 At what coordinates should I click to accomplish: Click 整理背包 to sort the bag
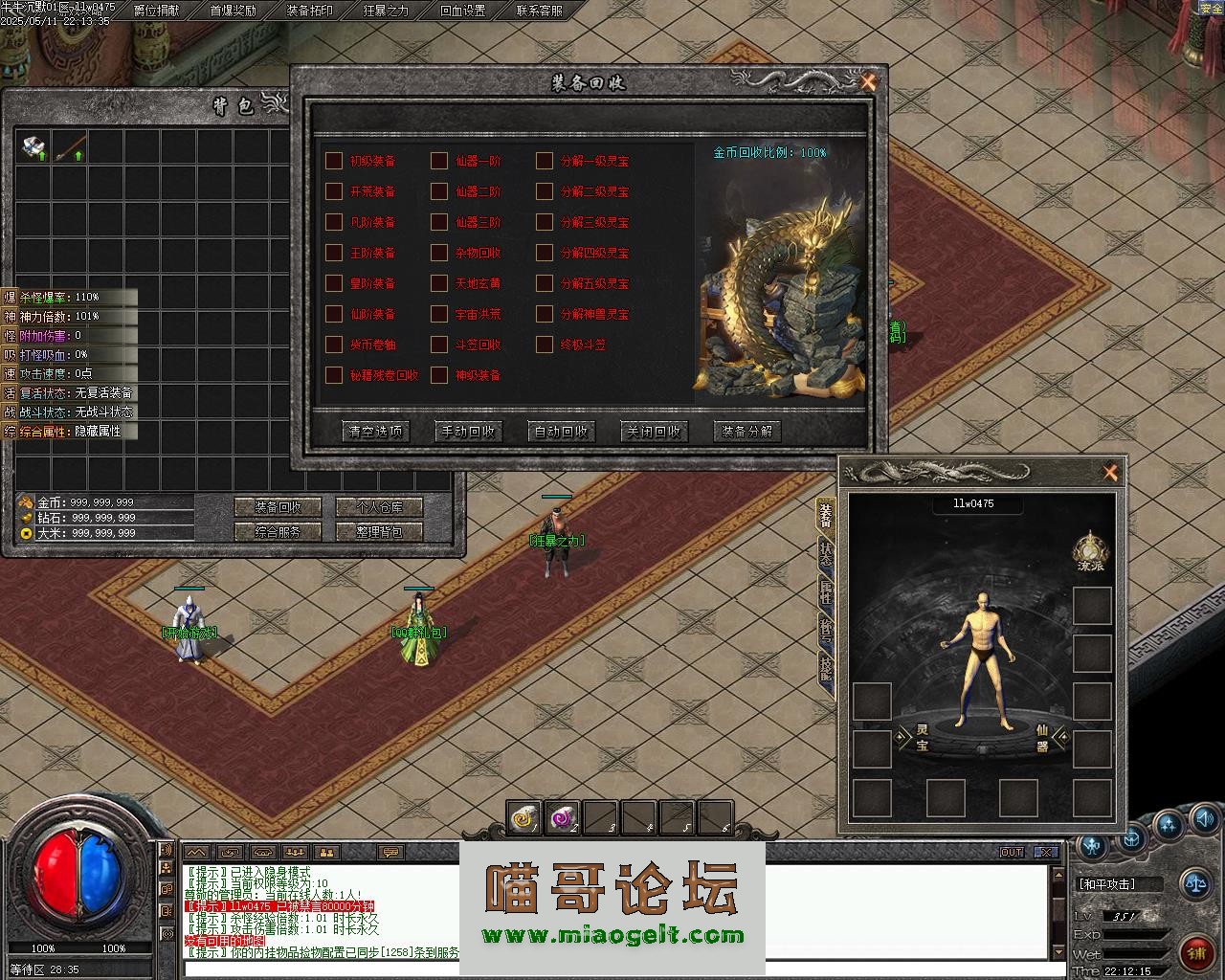[x=381, y=532]
